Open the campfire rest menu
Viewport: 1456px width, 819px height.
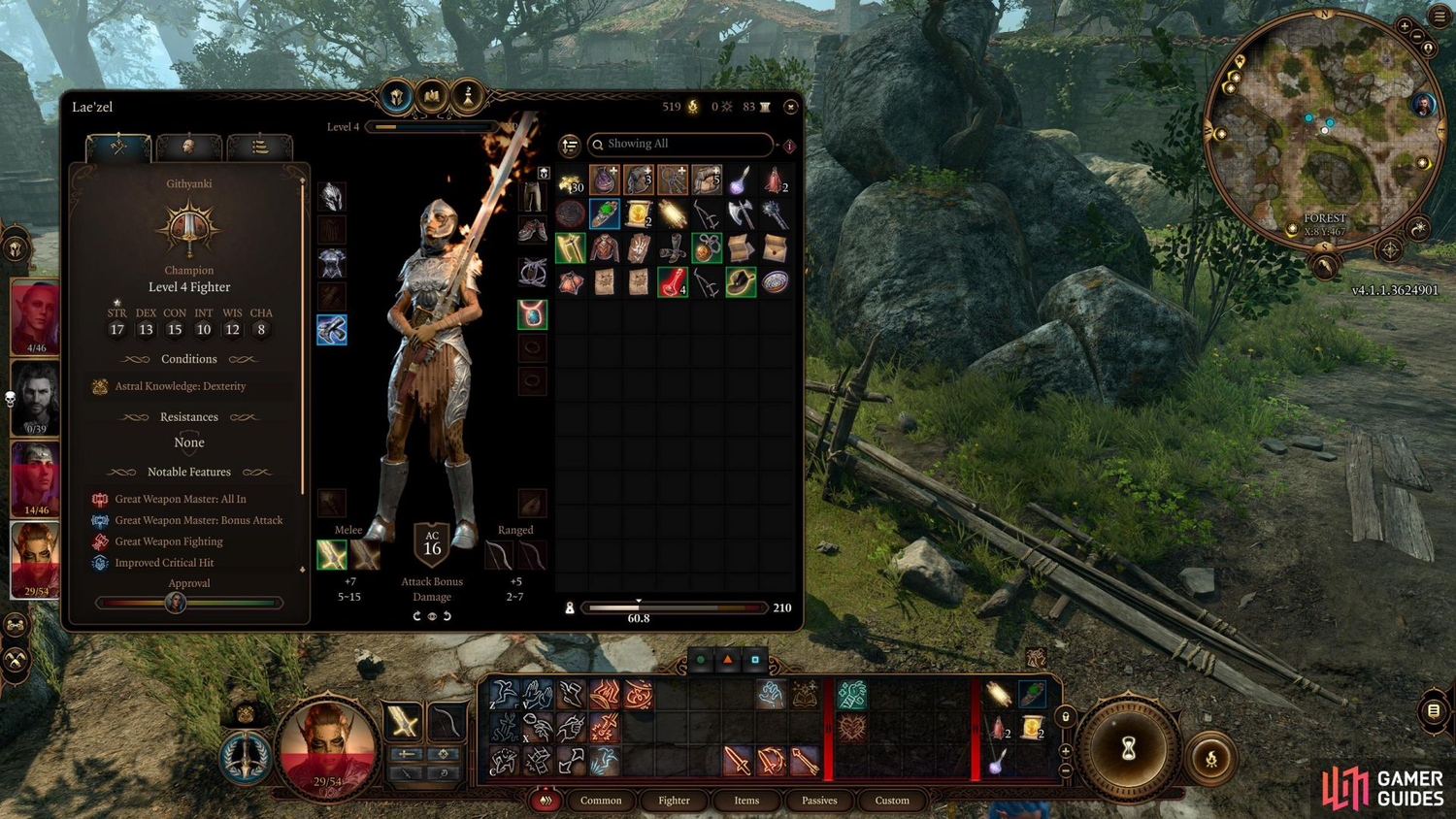1211,759
